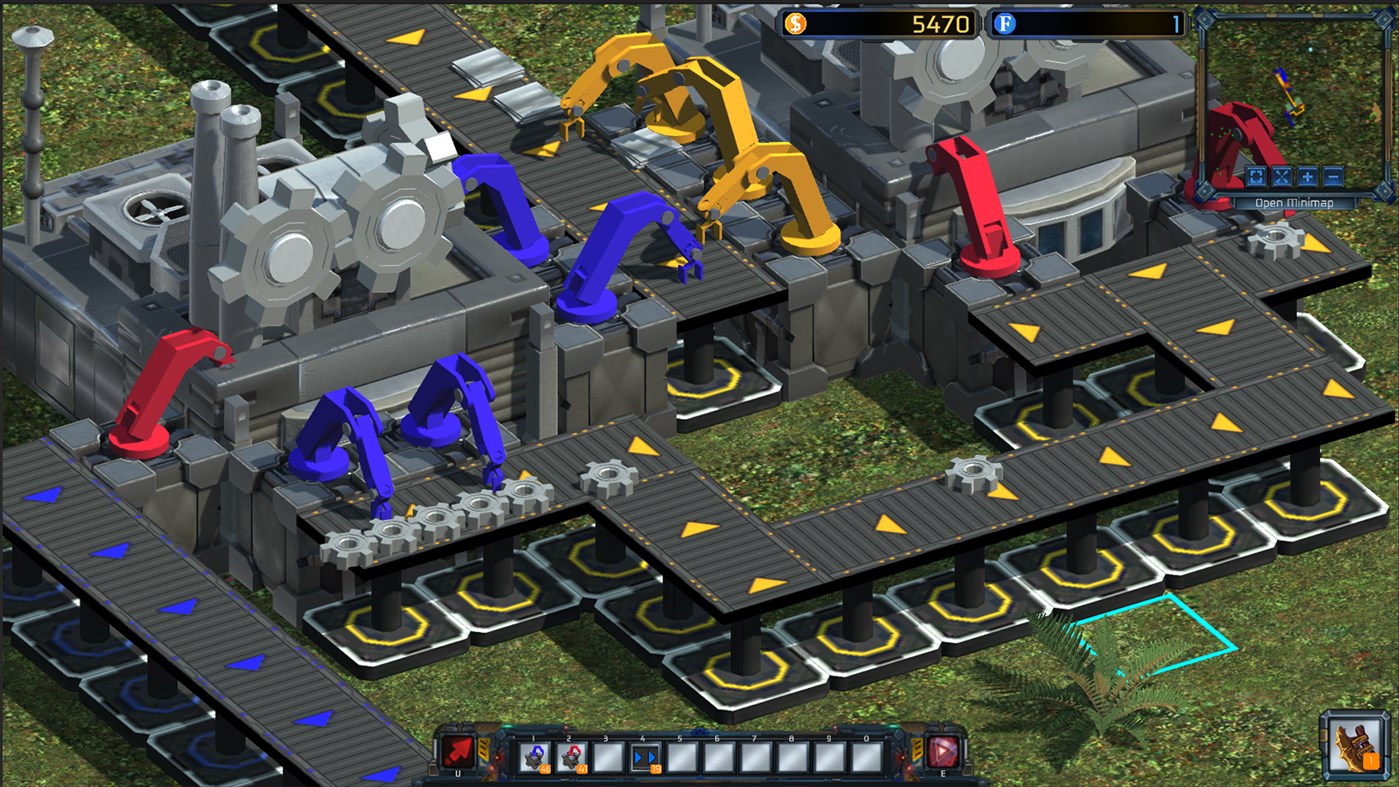The image size is (1399, 787).
Task: Click the gold dollar coin currency icon
Action: pyautogui.click(x=796, y=23)
